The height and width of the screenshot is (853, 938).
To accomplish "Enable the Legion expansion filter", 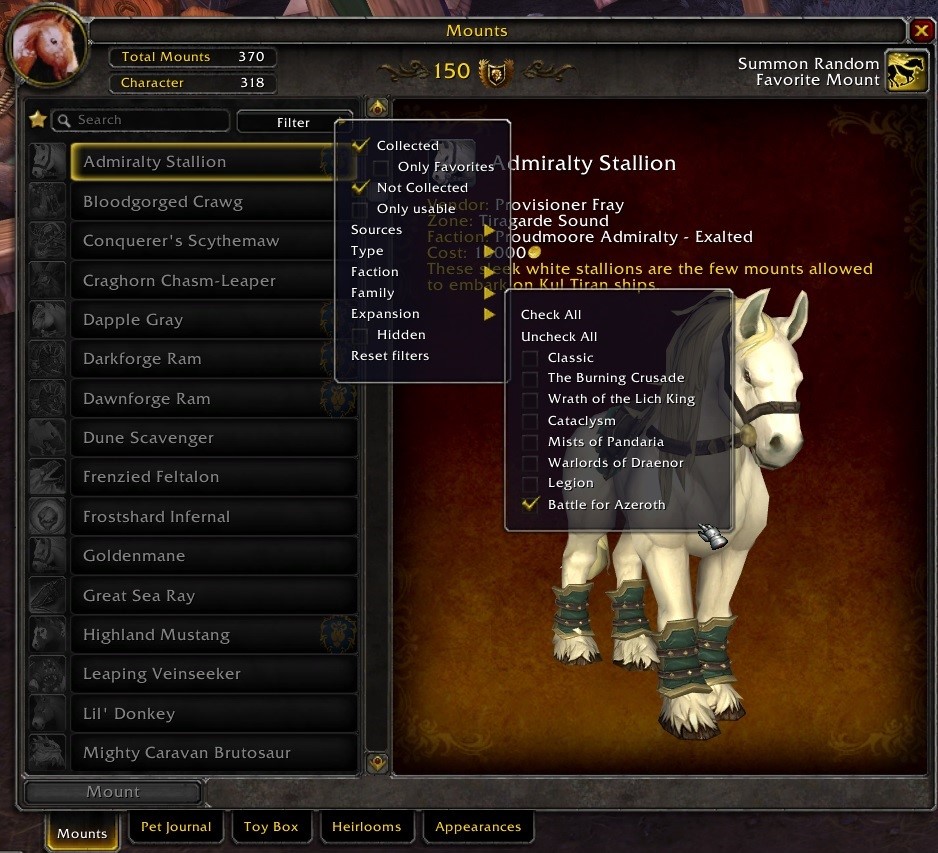I will [530, 484].
